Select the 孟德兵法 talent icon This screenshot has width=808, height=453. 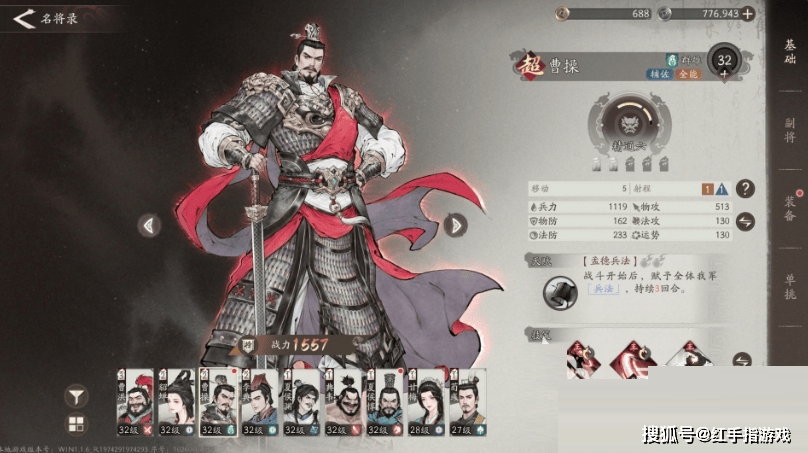[x=558, y=293]
